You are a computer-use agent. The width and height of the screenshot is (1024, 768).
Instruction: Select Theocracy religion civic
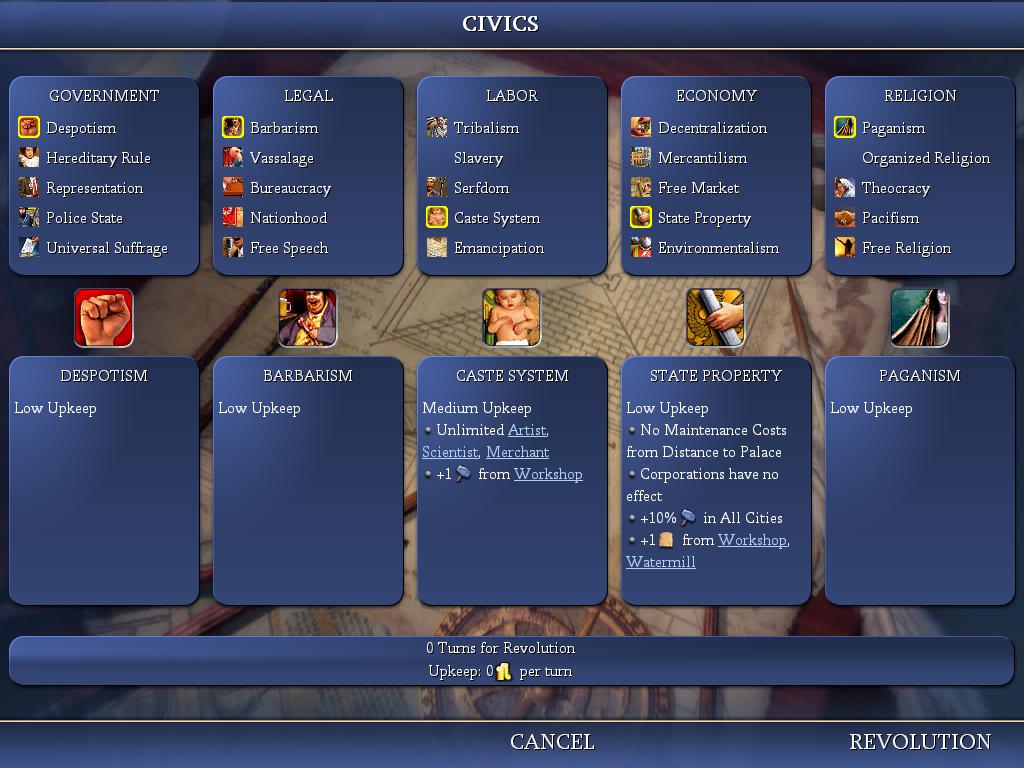pyautogui.click(x=895, y=188)
